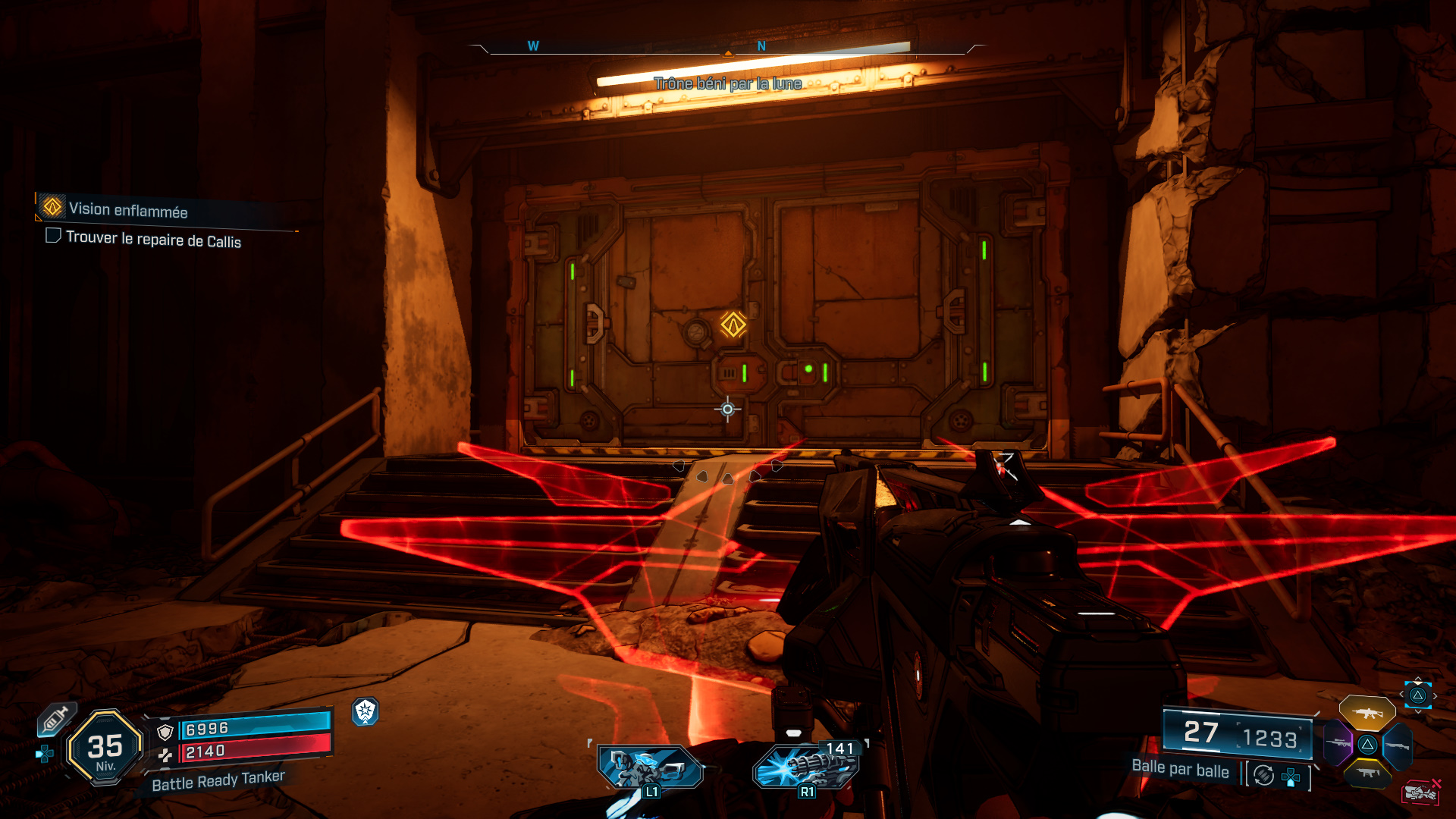
Task: Activate the minigun heavy weapon ability
Action: point(807,767)
